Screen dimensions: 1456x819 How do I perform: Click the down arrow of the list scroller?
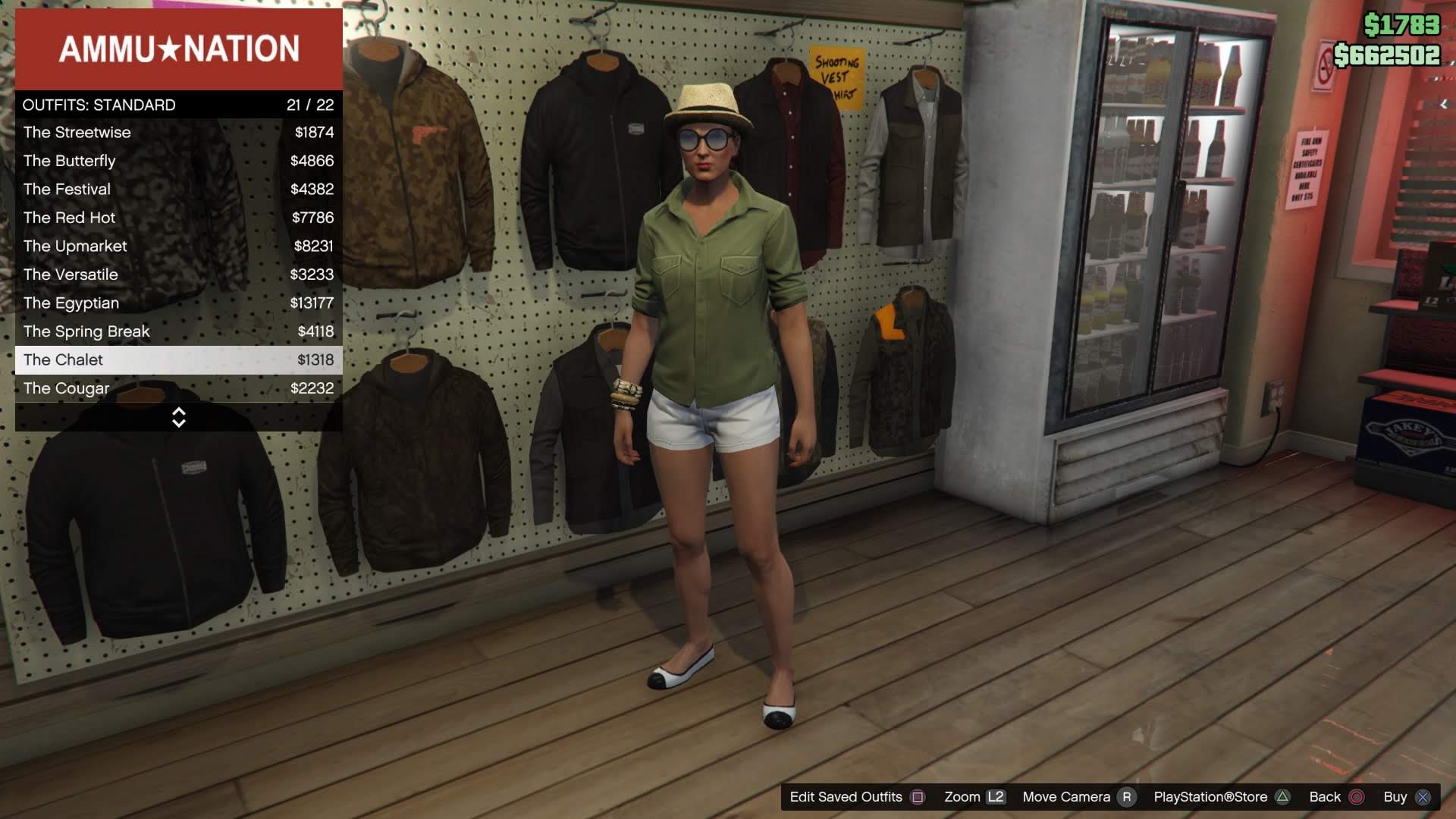coord(179,423)
